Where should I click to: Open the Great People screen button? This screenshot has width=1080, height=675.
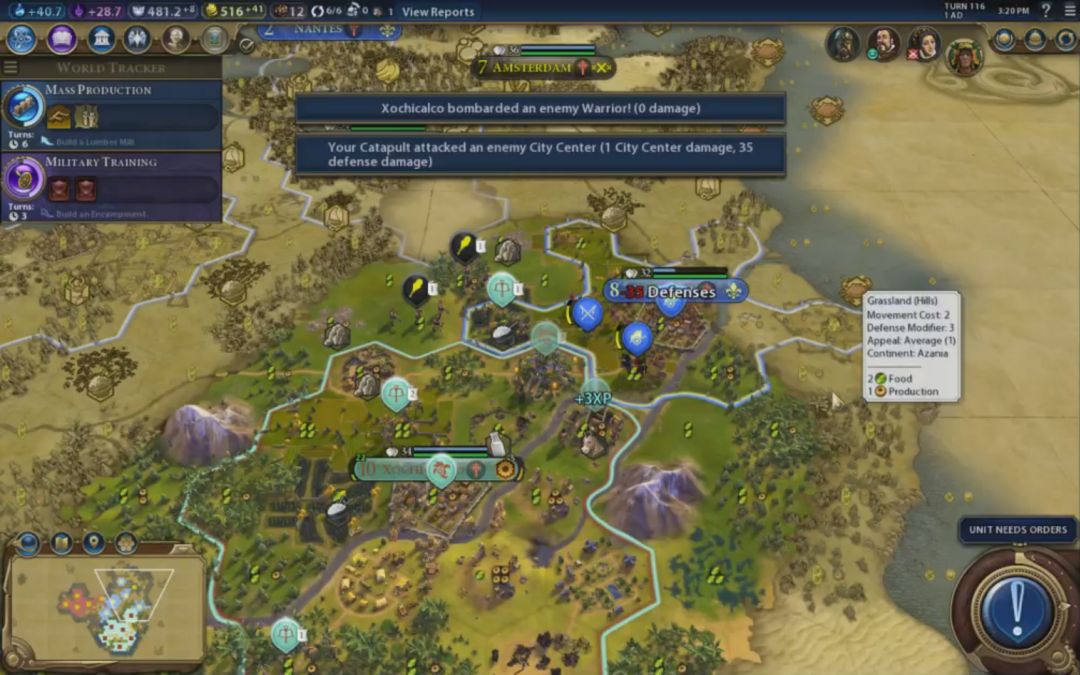coord(176,39)
